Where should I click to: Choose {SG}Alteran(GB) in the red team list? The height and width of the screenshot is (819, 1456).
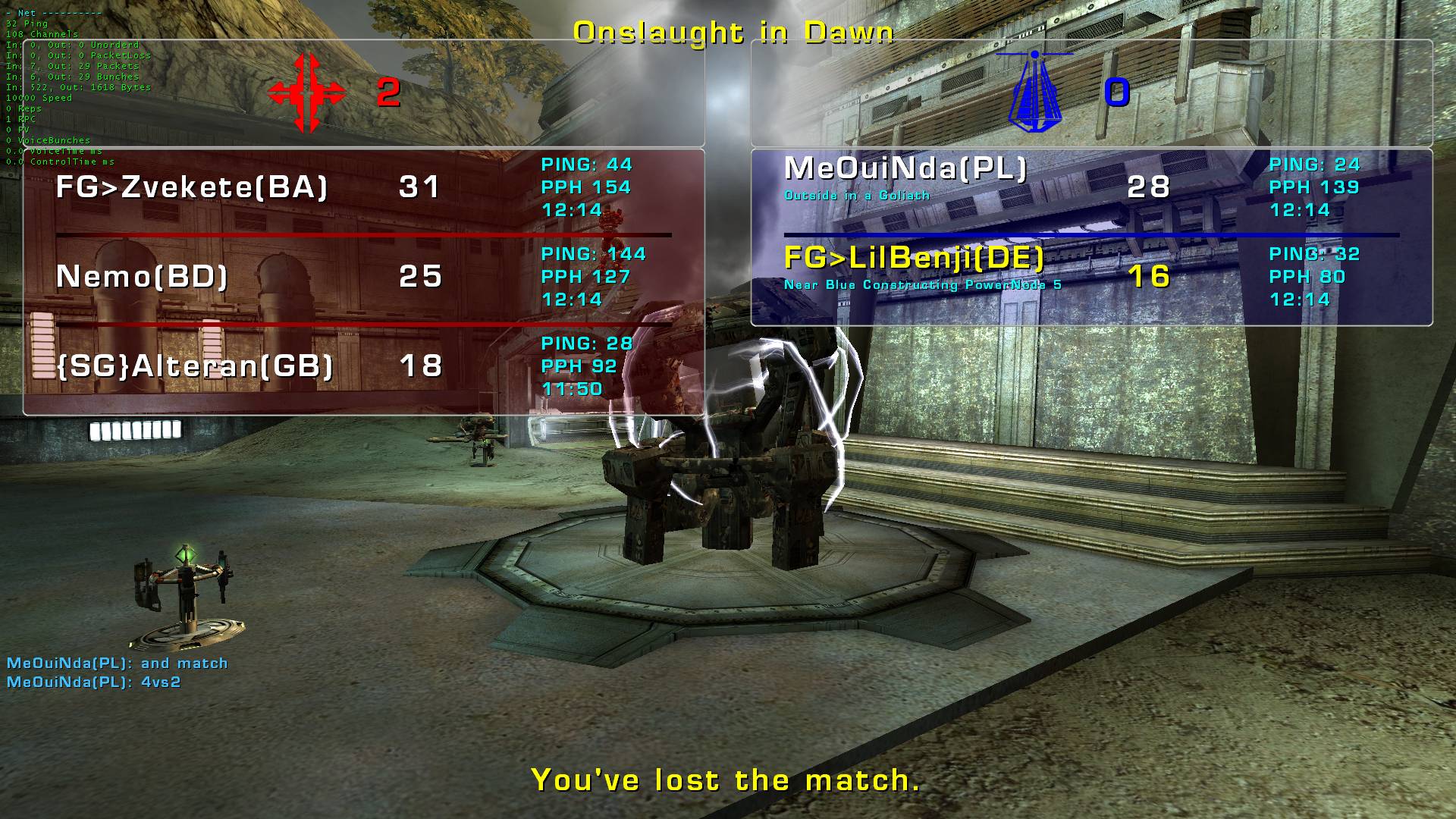pos(195,366)
